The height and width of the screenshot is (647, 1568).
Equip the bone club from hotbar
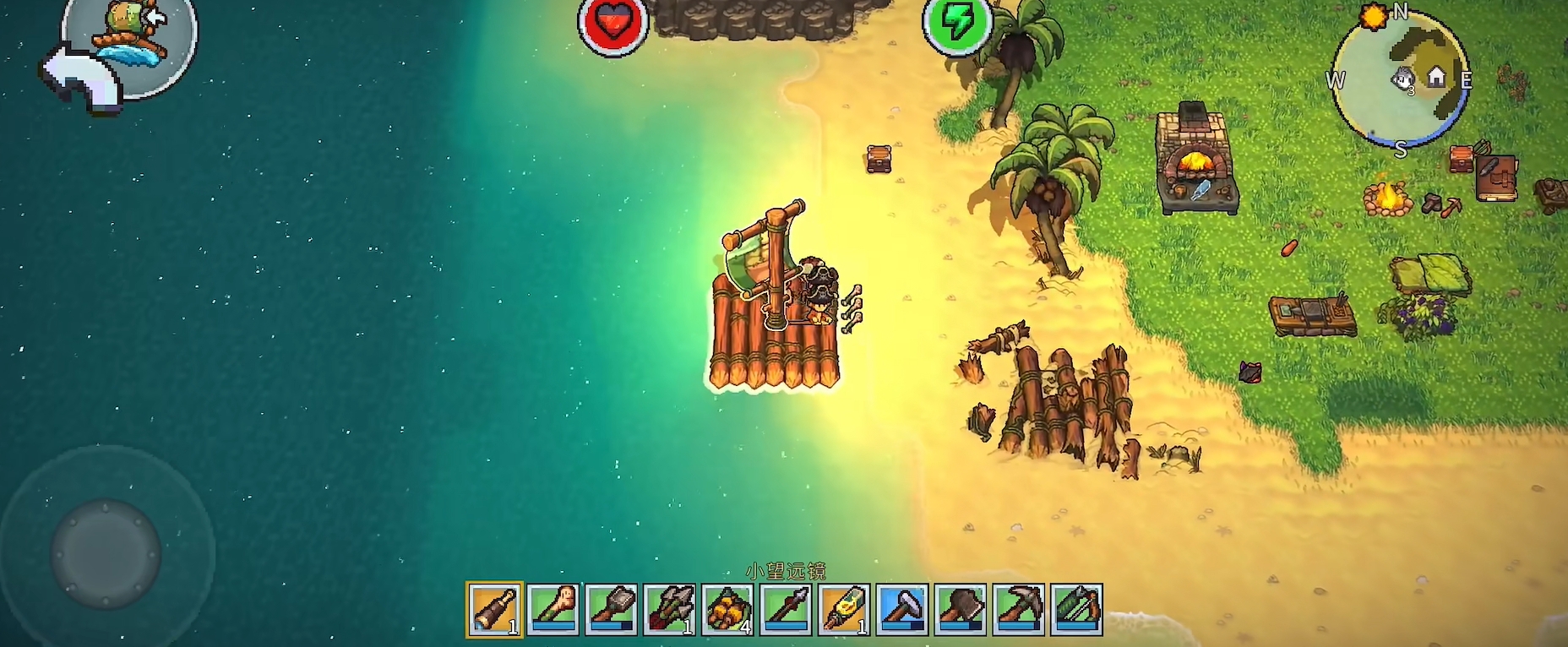(x=553, y=609)
